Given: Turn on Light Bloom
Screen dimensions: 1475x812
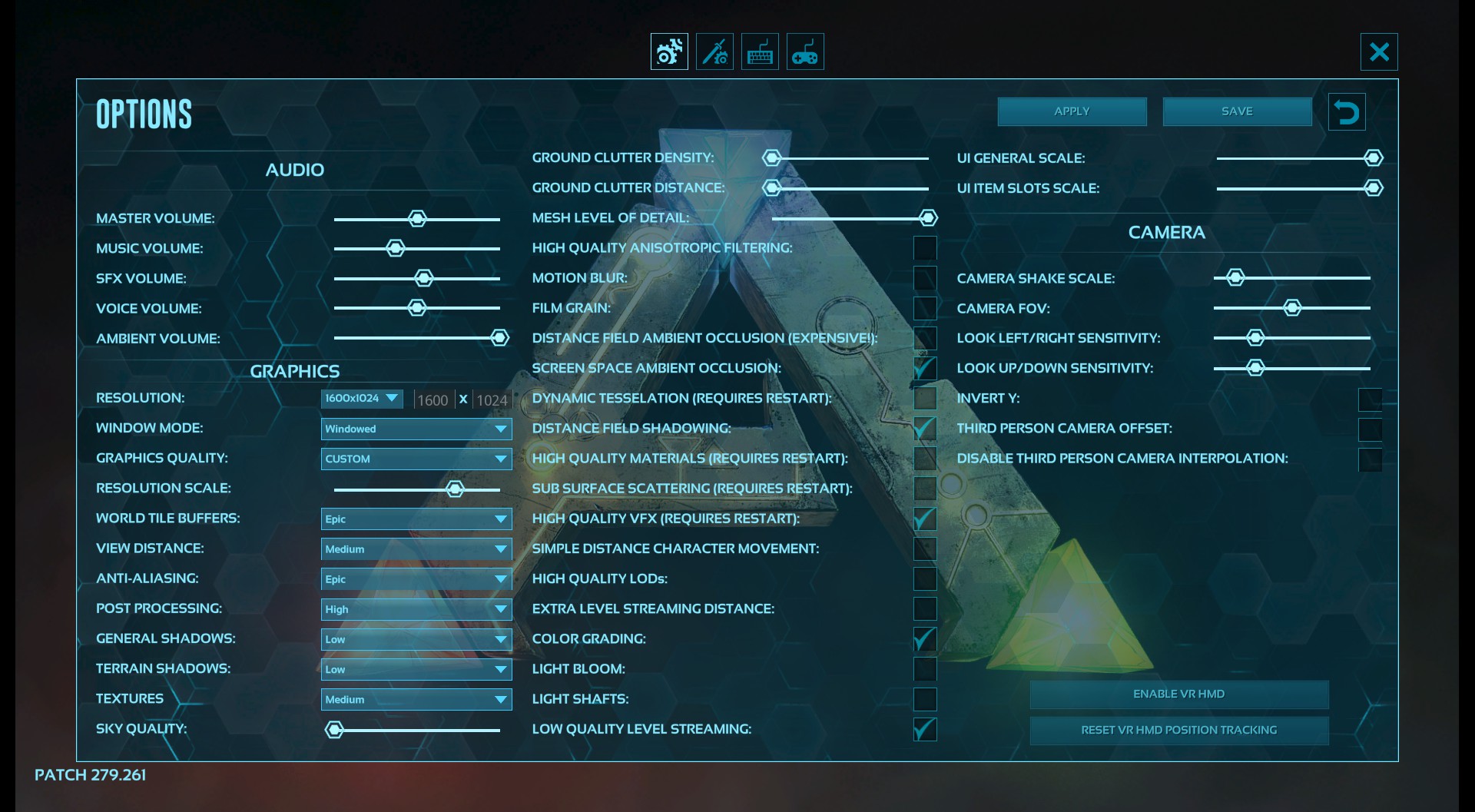Looking at the screenshot, I should 925,669.
